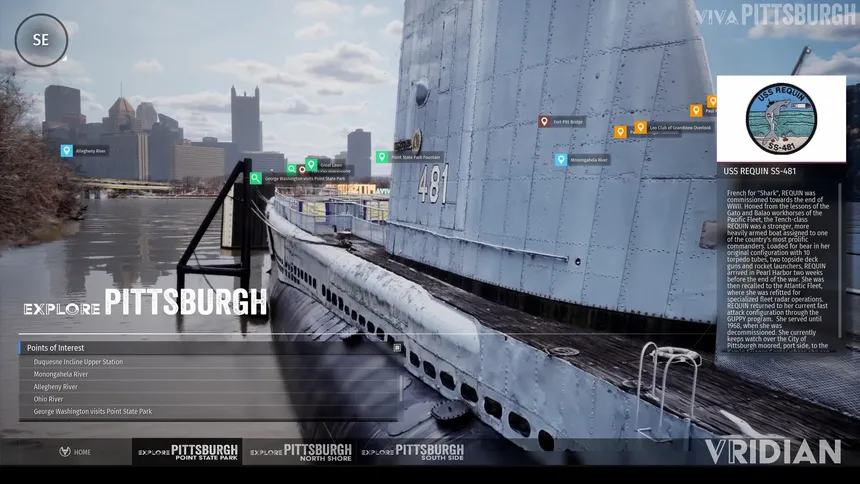Select the Fort Pitt Bridge marker
Viewport: 860px width, 484px height.
pyautogui.click(x=544, y=122)
